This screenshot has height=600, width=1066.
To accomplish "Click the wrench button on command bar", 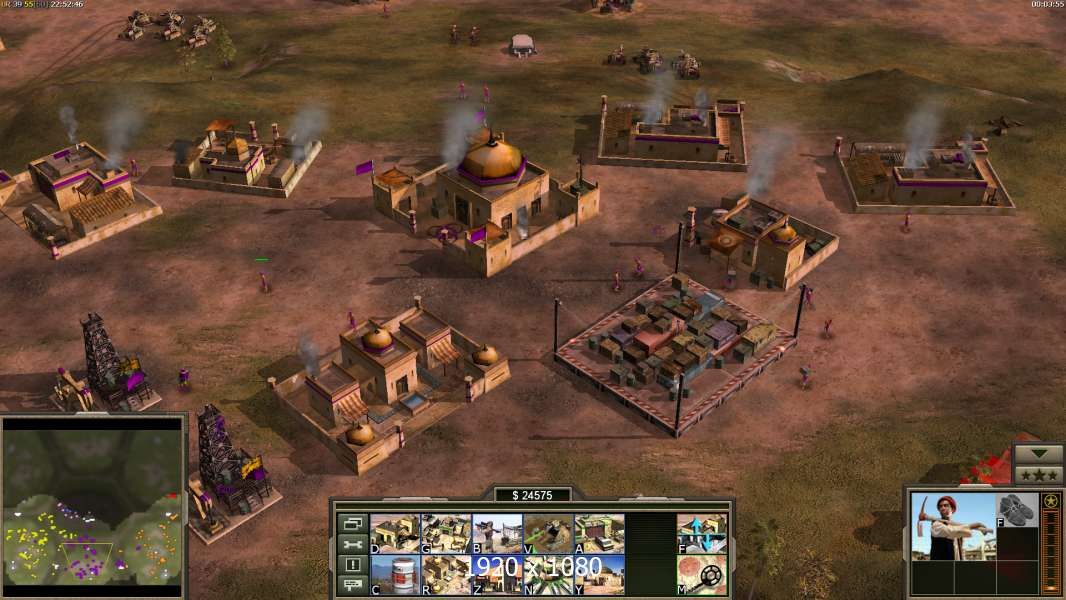I will coord(352,544).
